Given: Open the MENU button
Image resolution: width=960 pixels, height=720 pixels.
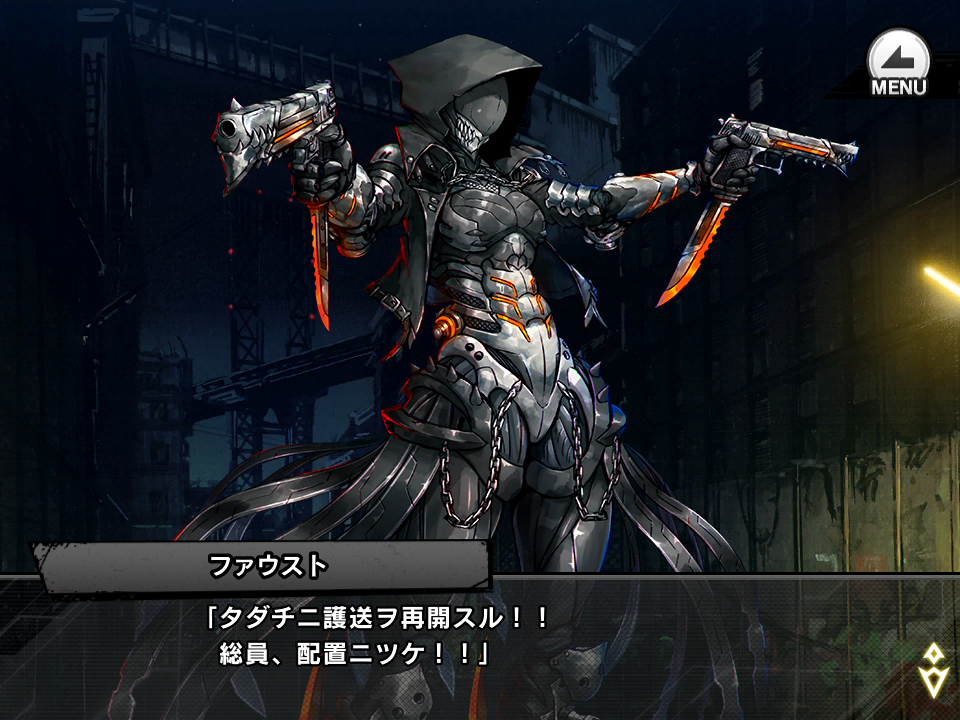Looking at the screenshot, I should click(x=898, y=63).
